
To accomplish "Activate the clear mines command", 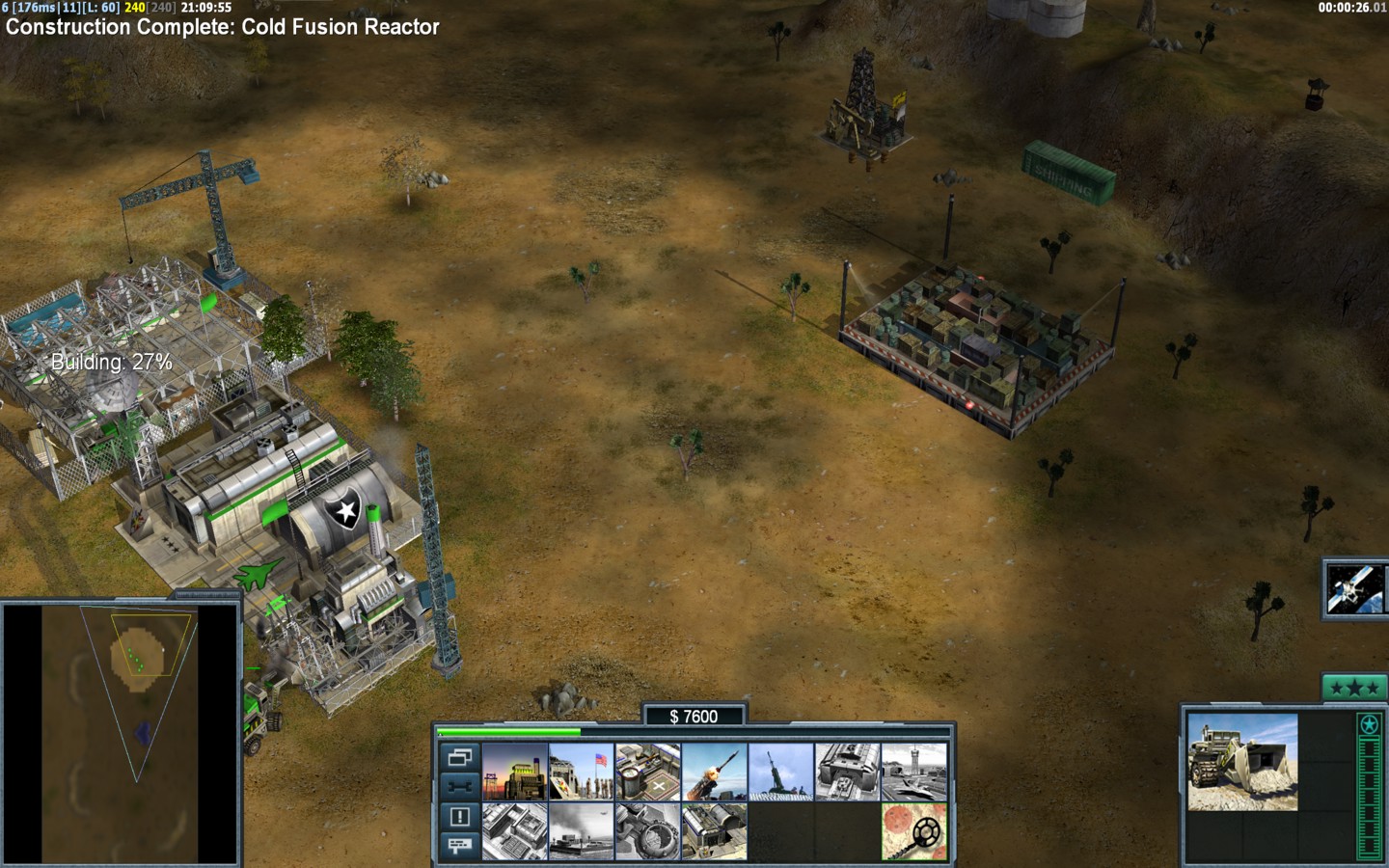I will tap(914, 831).
